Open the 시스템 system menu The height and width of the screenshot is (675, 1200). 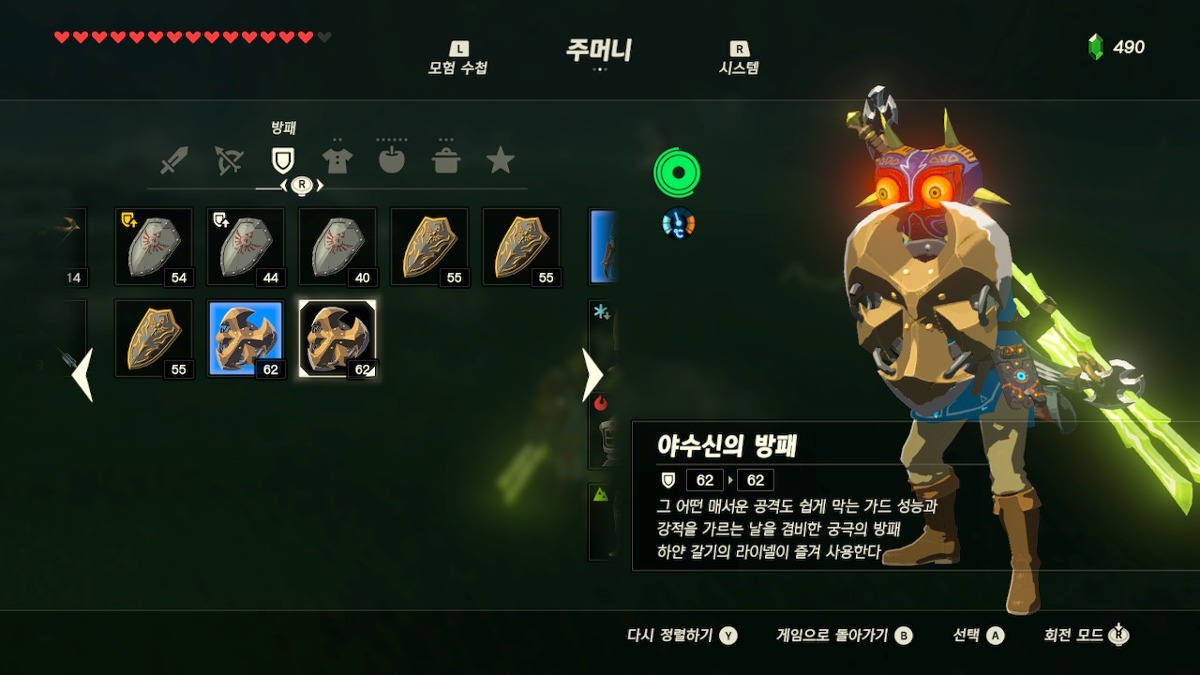pos(739,59)
